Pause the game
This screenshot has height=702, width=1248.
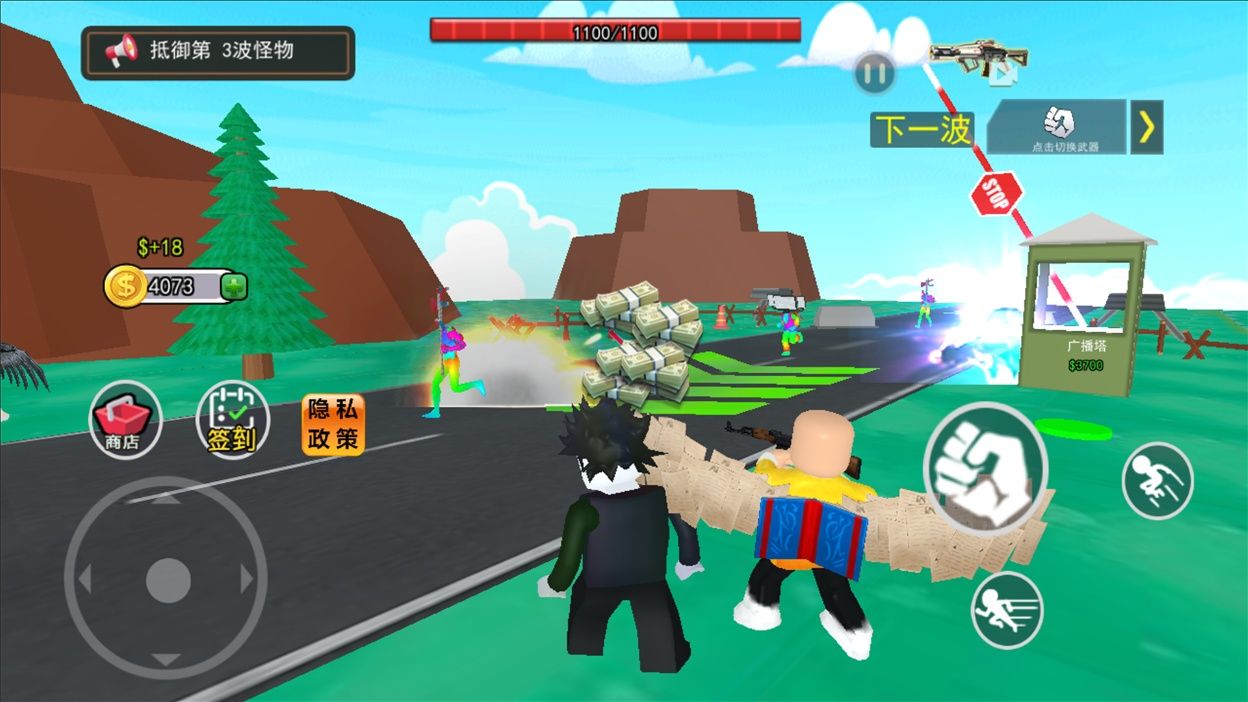[x=874, y=73]
